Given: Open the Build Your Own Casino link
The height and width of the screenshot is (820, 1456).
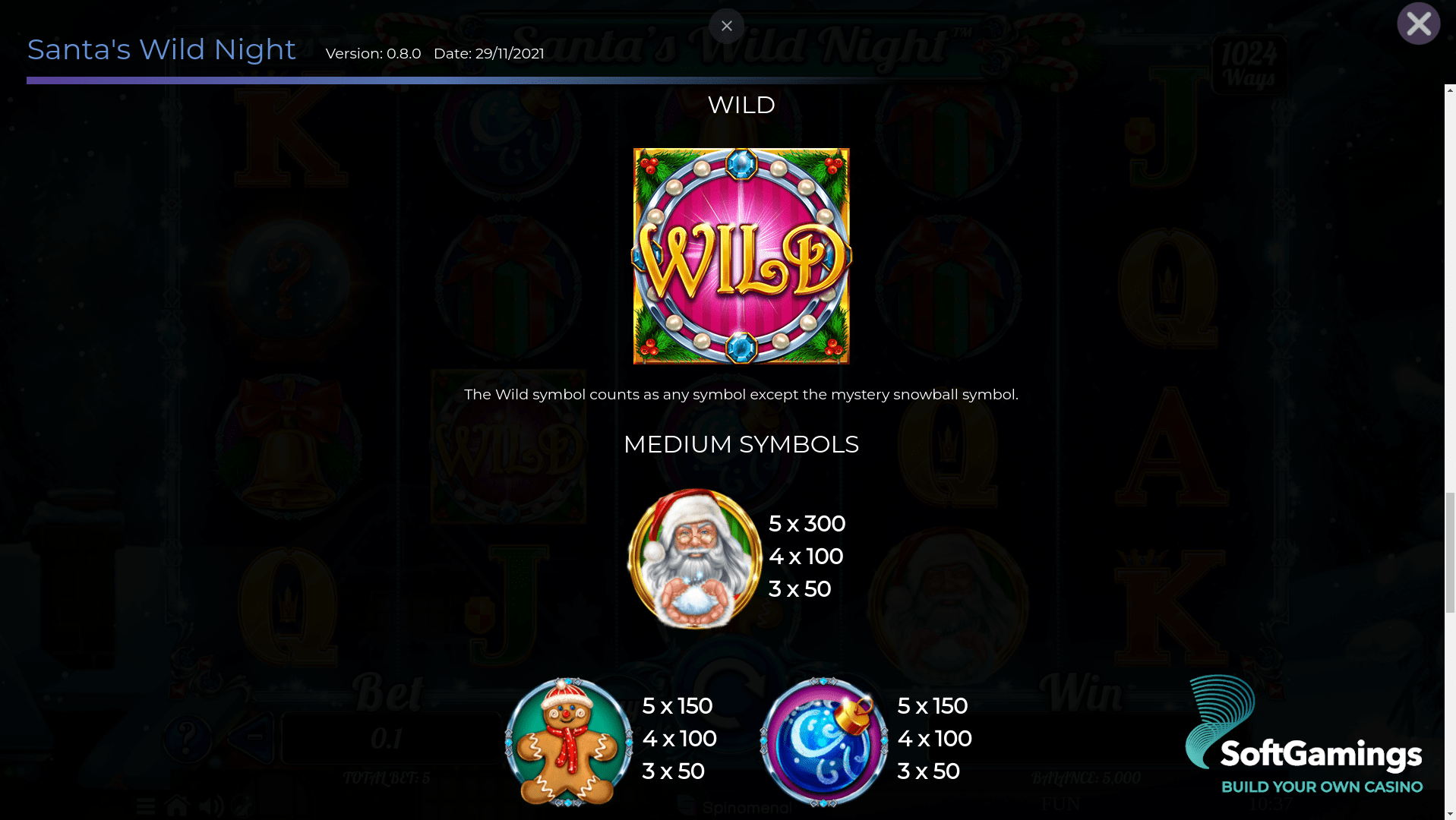Looking at the screenshot, I should 1322,787.
